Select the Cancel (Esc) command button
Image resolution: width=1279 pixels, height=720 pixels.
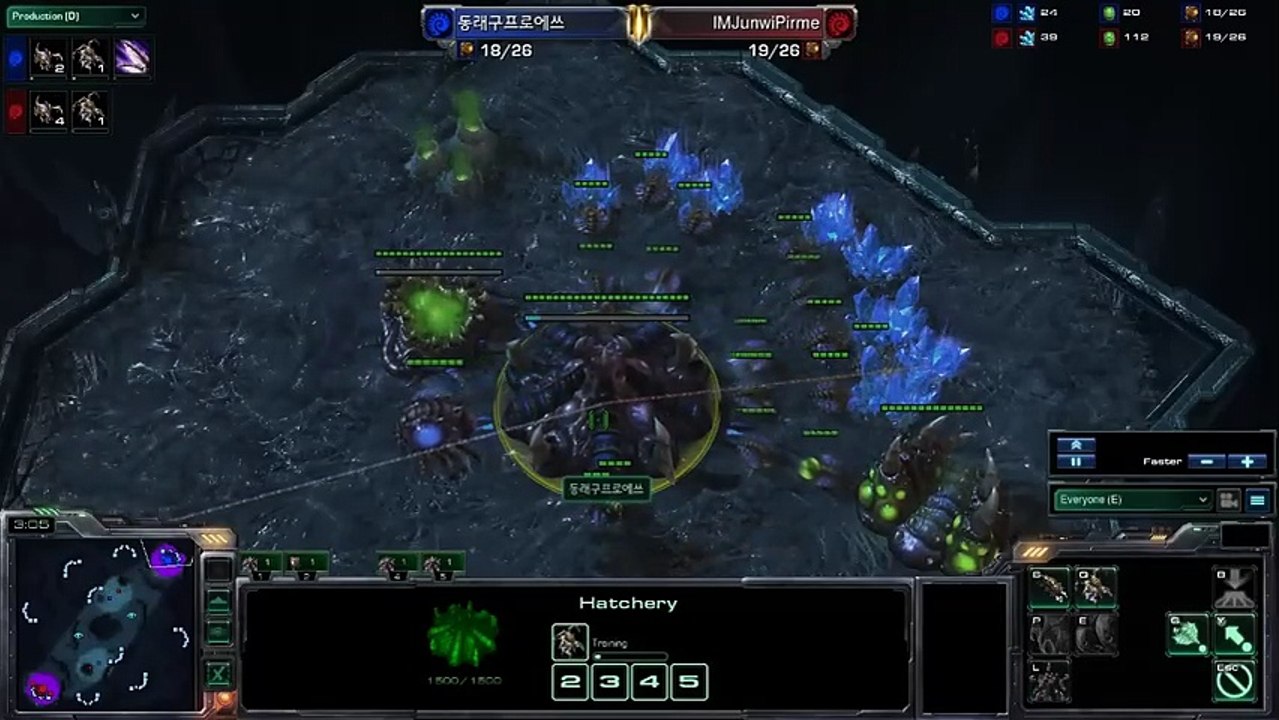coord(1234,679)
